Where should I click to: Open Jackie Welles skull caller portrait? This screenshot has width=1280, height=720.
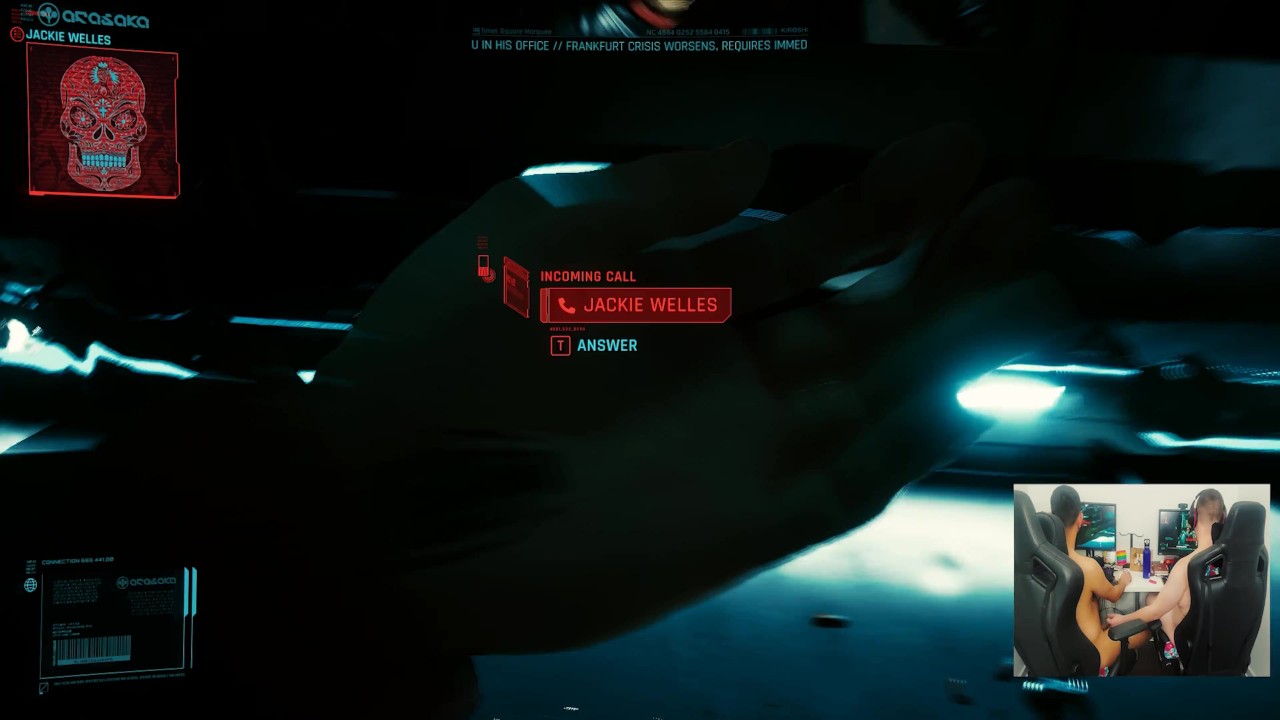(103, 122)
